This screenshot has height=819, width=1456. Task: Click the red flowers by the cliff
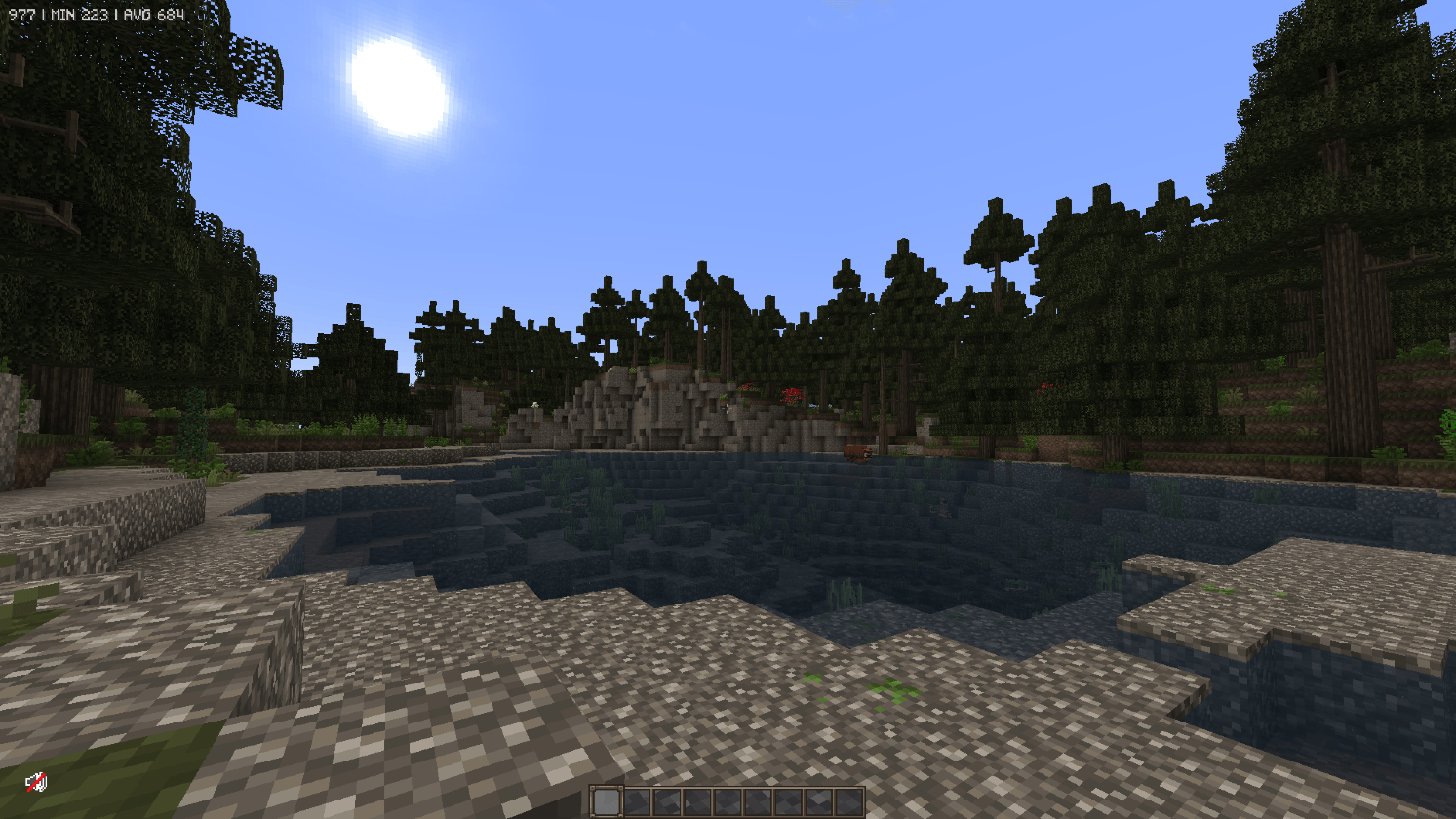click(x=791, y=396)
